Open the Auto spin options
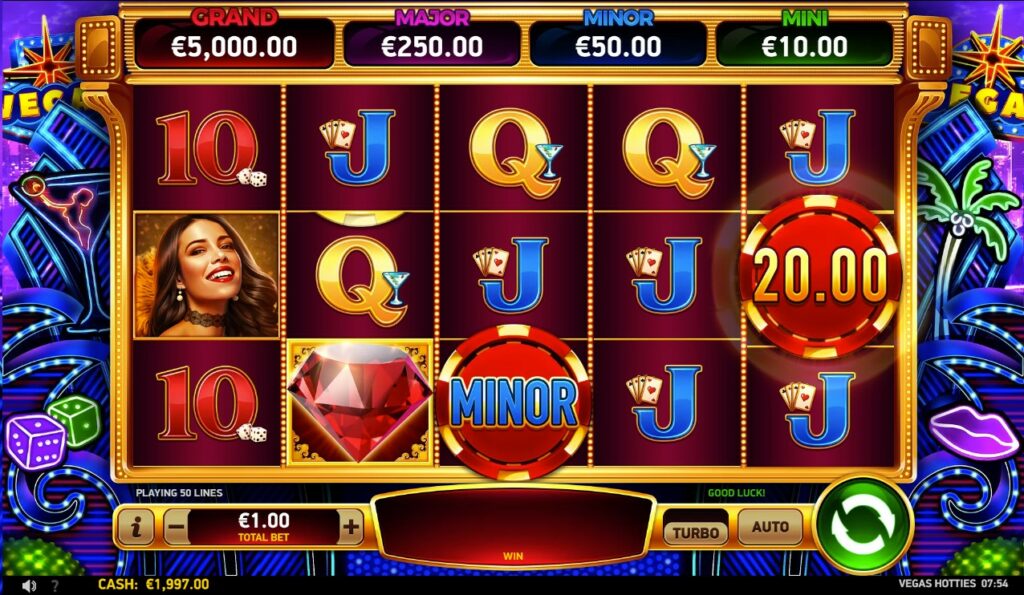The height and width of the screenshot is (595, 1024). [770, 527]
